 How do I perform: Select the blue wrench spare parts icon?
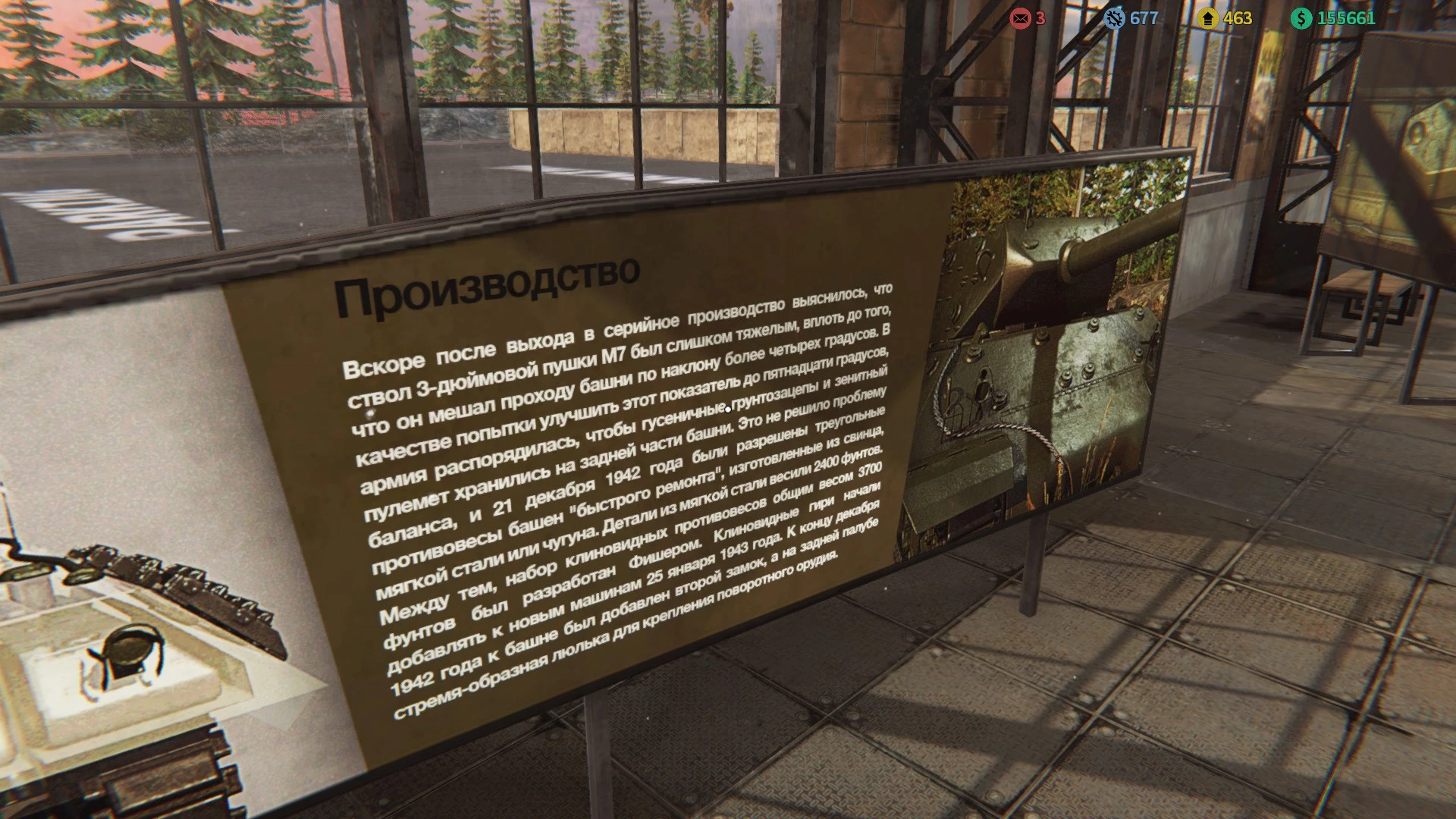(x=1113, y=19)
